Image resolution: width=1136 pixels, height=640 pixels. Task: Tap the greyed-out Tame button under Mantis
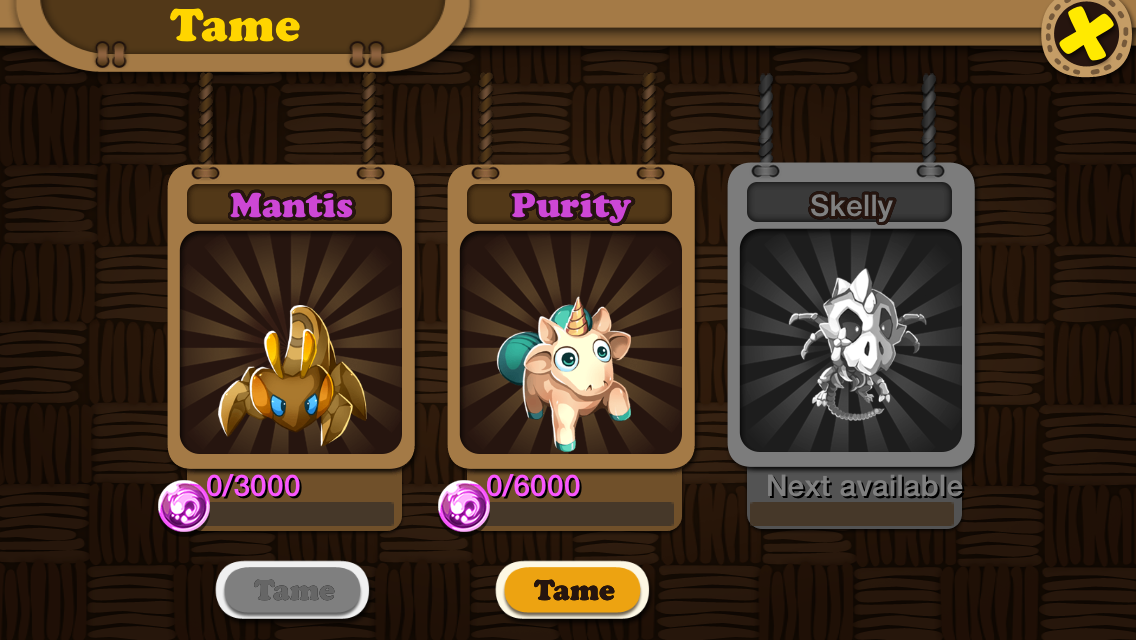[292, 590]
